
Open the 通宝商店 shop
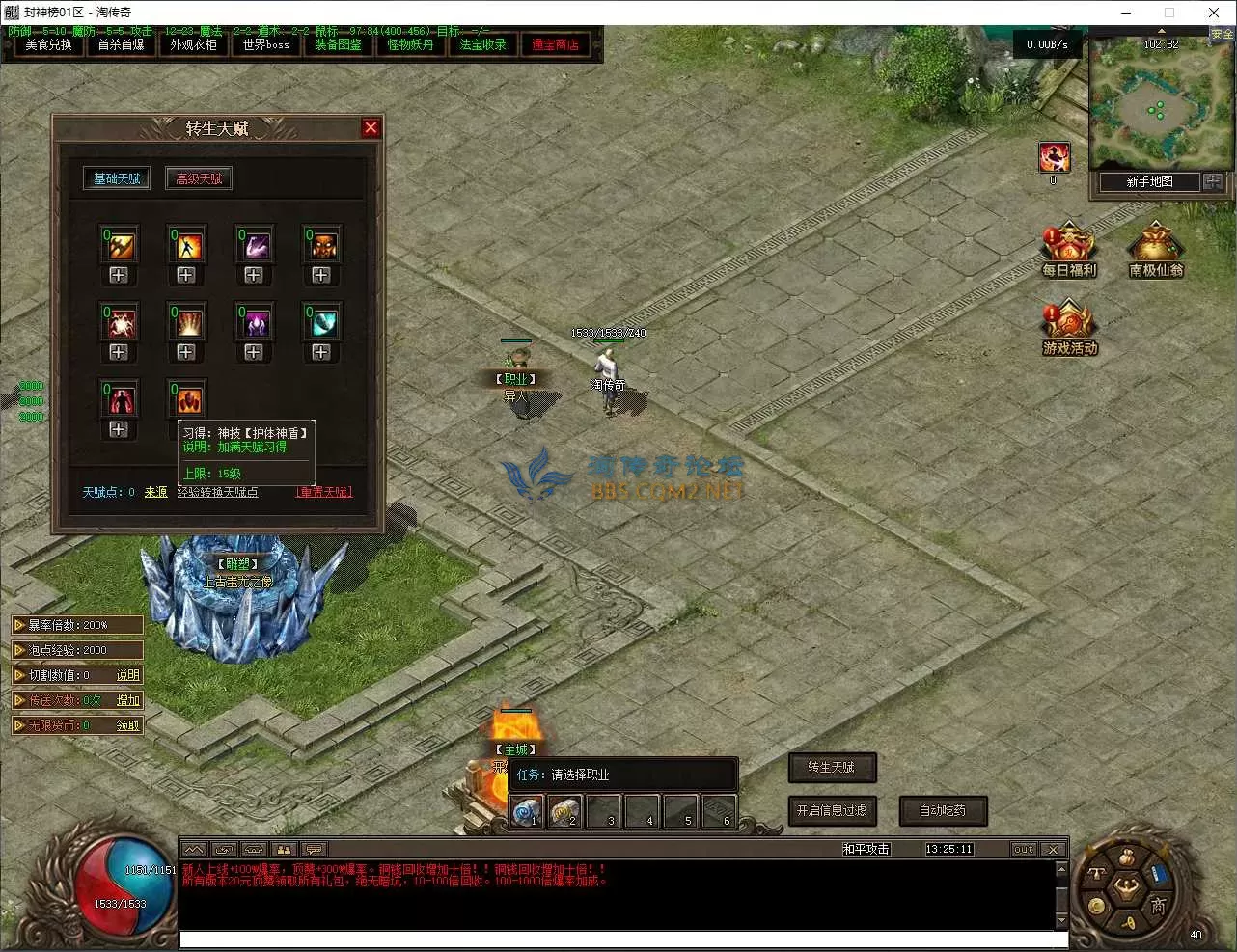555,45
